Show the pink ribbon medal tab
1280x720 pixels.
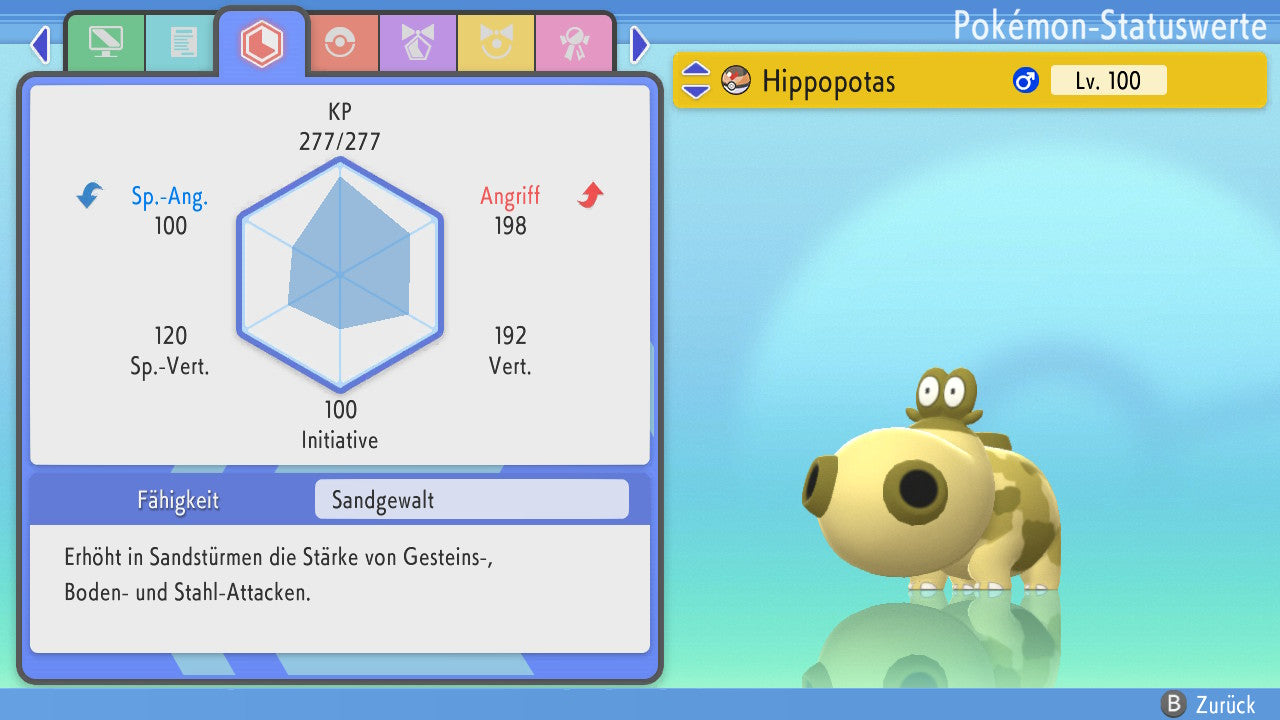pyautogui.click(x=574, y=43)
